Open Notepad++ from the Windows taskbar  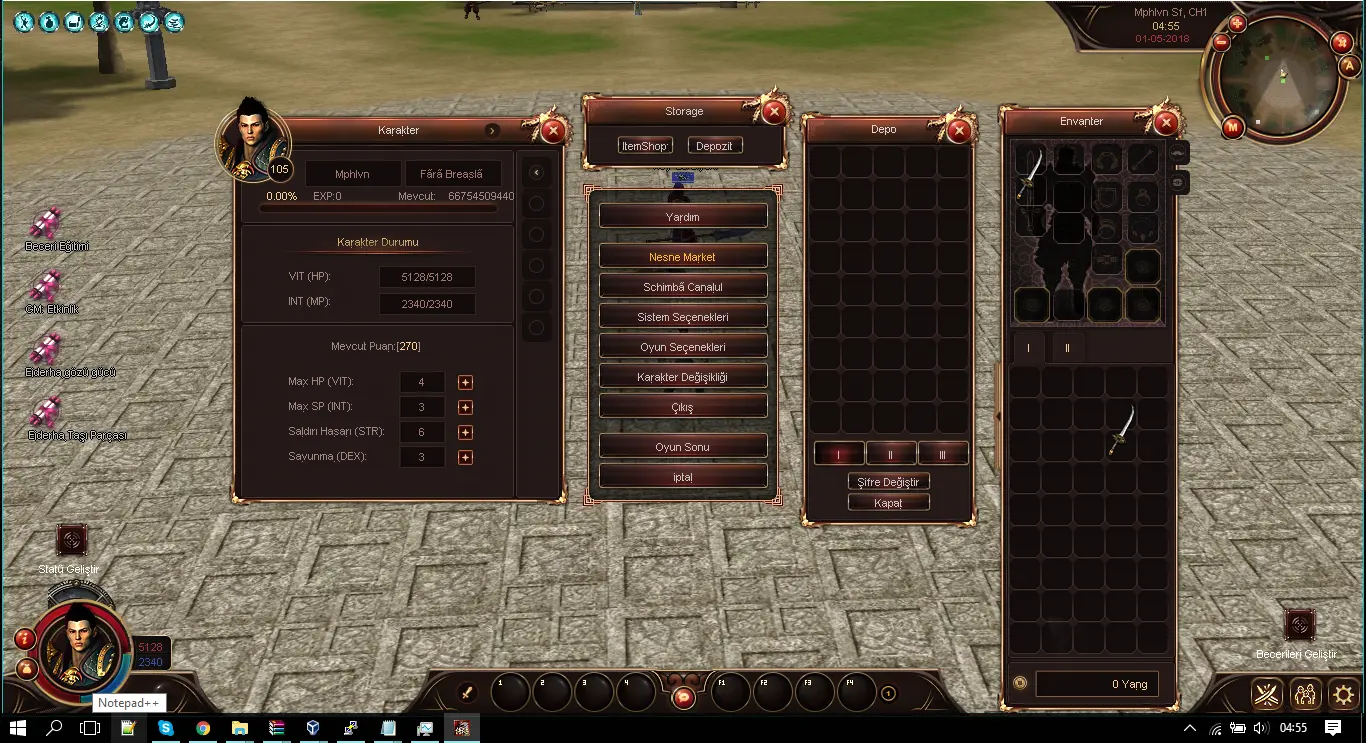point(128,728)
